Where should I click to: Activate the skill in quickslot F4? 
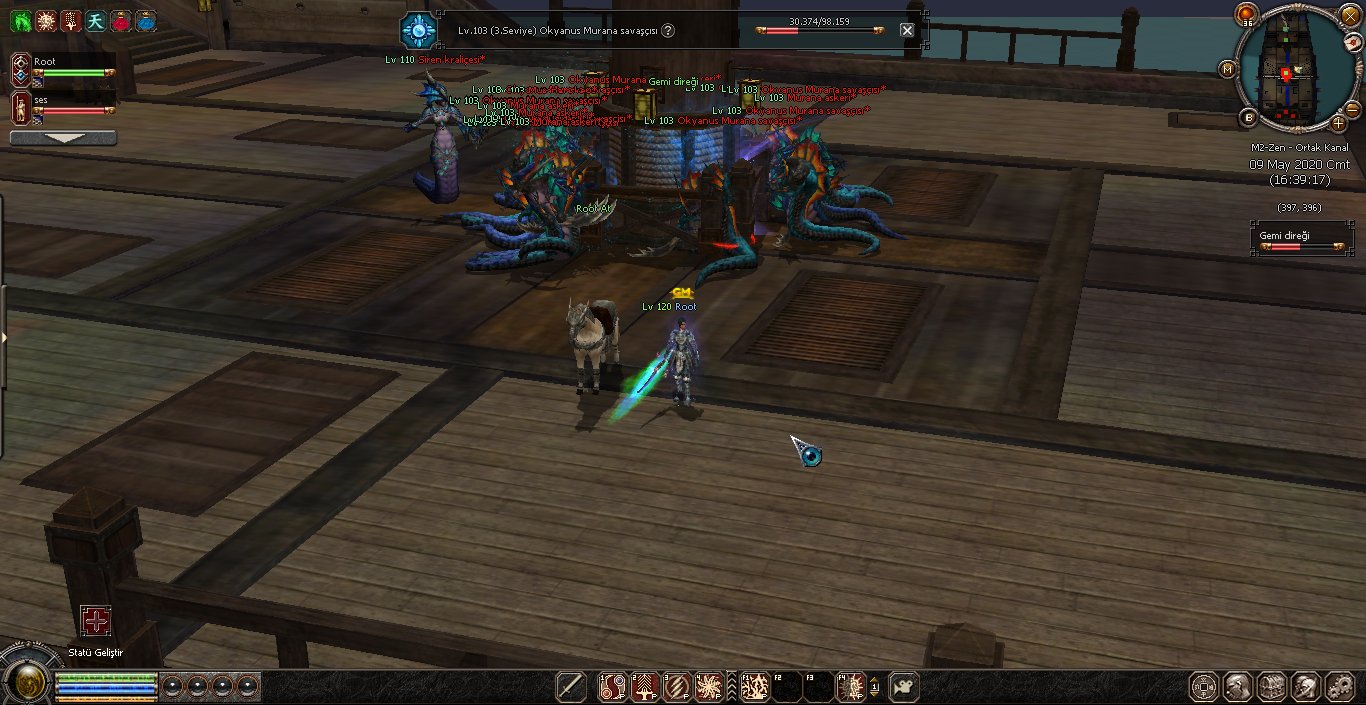coord(851,687)
